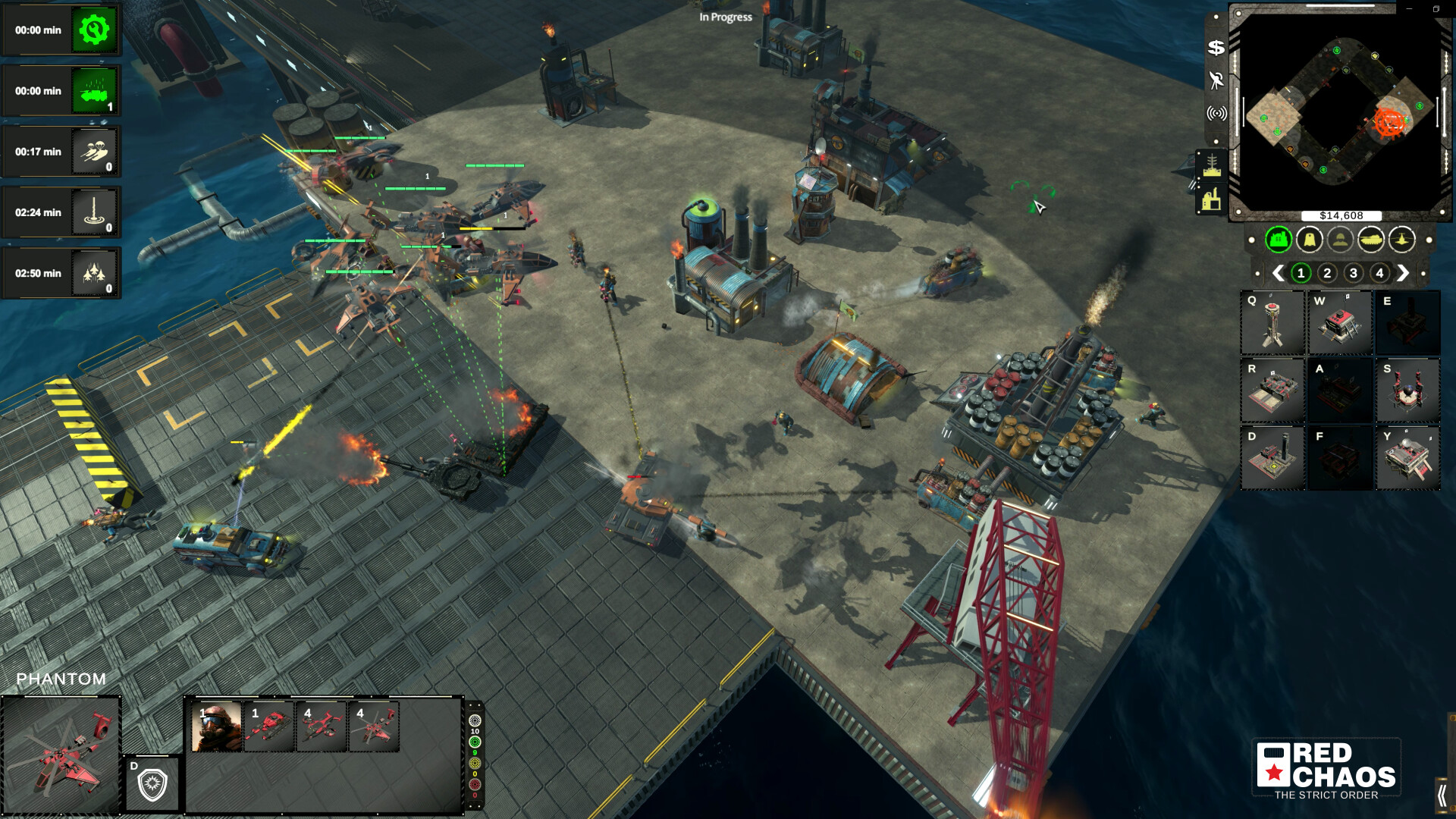Switch to the tank production tab

point(1371,238)
